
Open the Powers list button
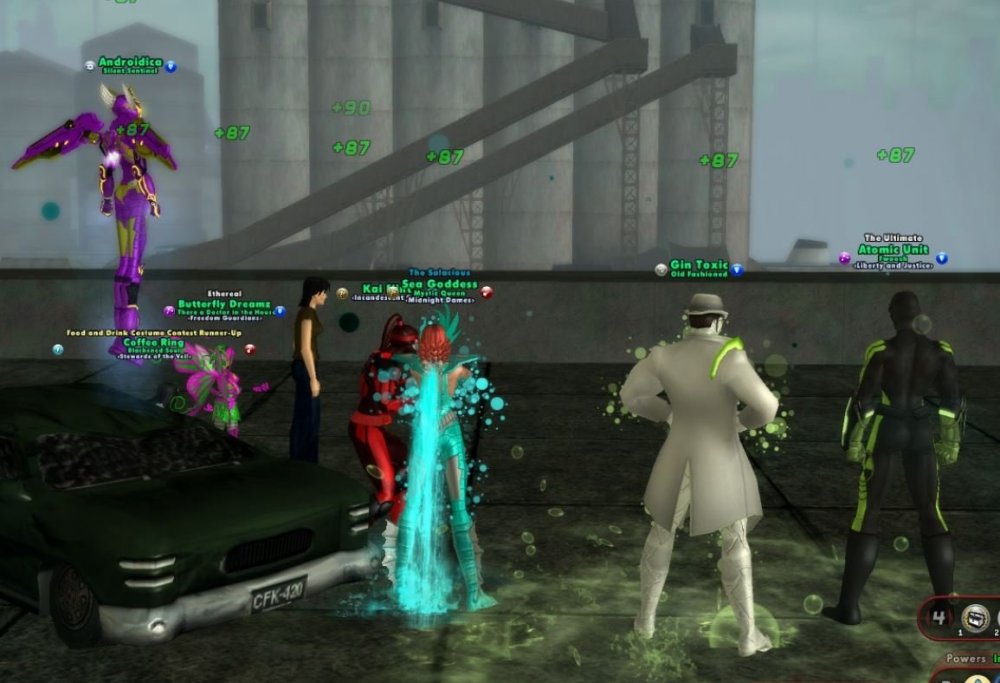click(x=965, y=659)
